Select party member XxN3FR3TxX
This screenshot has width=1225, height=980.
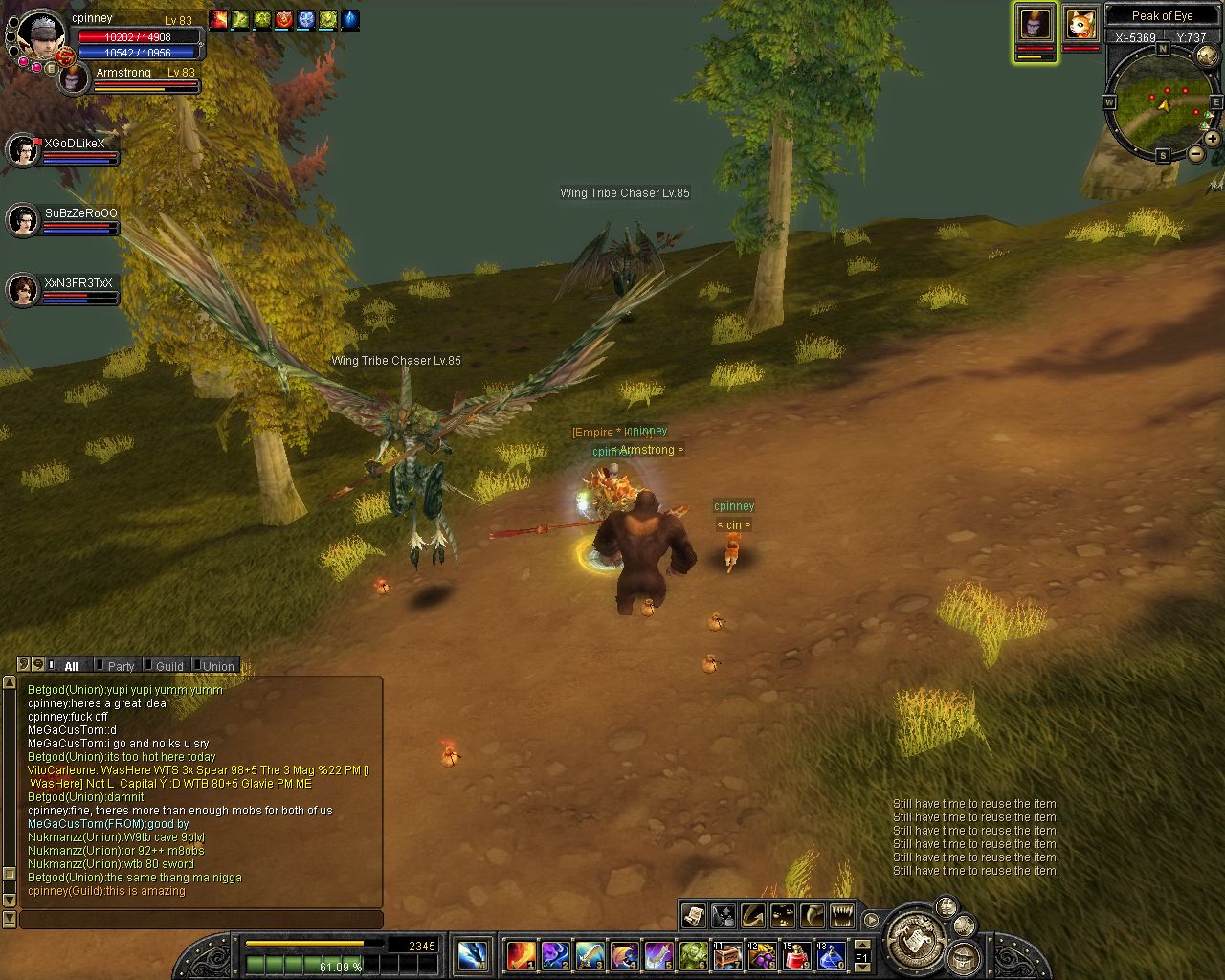23,290
